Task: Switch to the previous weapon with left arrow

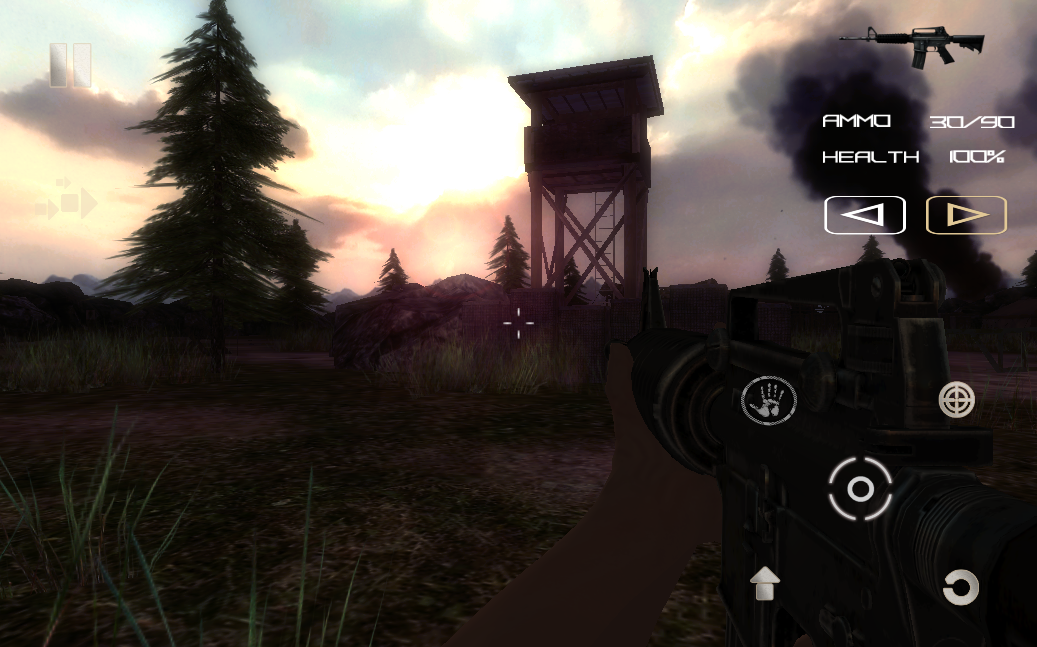Action: (x=865, y=215)
